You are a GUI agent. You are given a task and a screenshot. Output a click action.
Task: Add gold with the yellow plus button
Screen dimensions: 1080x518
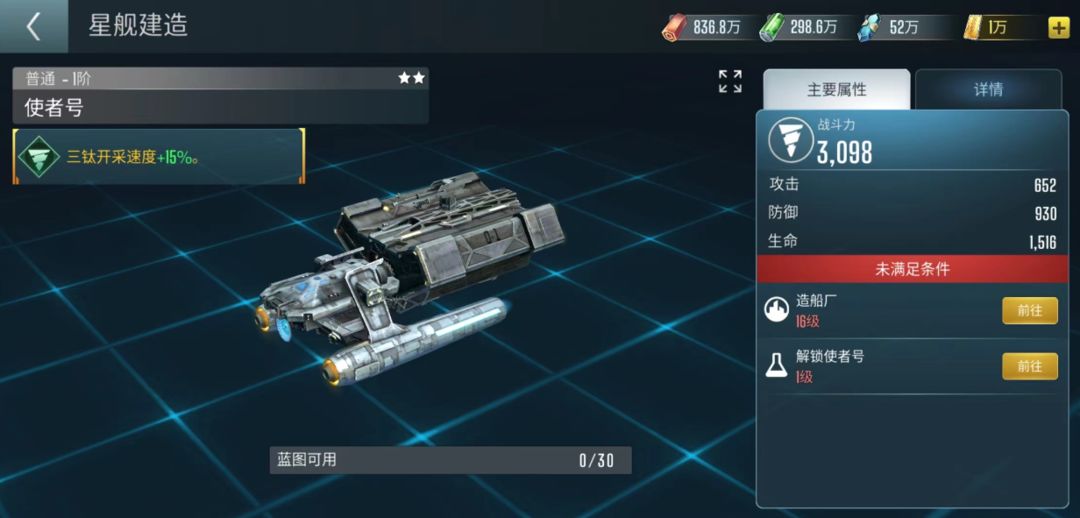tap(1058, 28)
